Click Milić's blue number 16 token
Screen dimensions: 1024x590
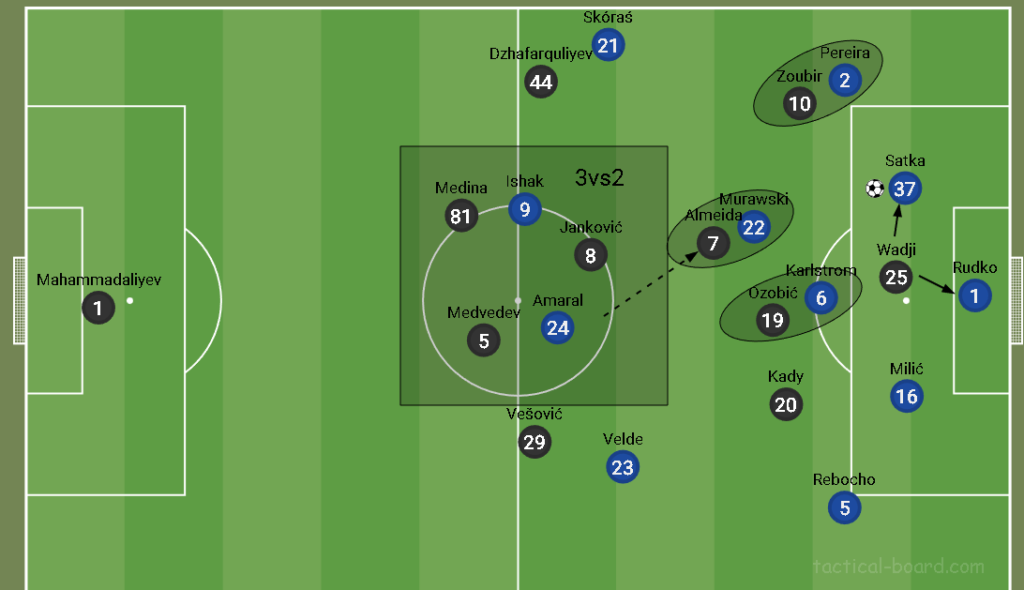click(x=906, y=396)
